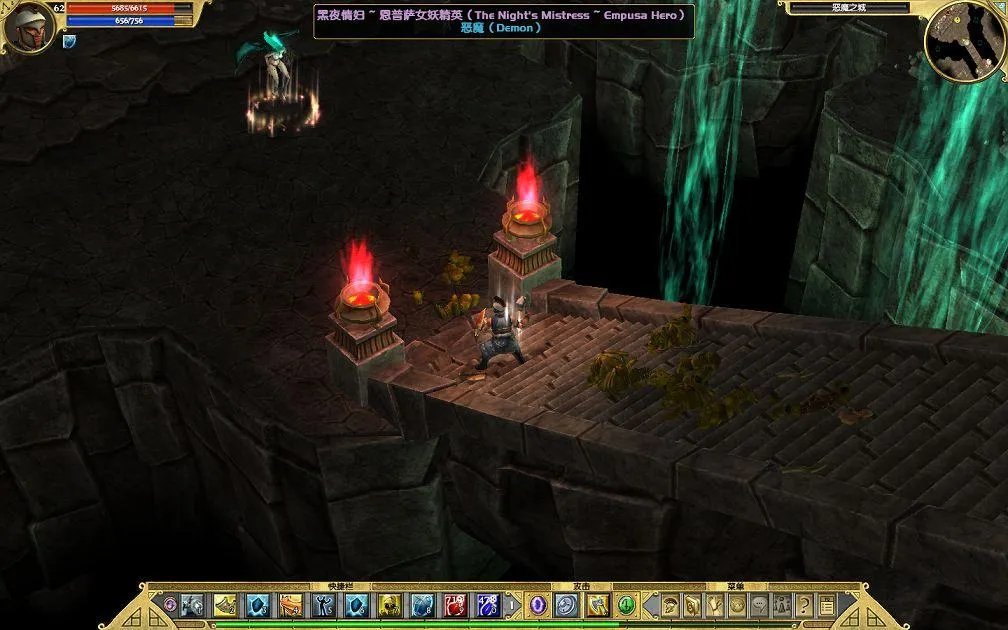Open the skills window hand button

pyautogui.click(x=714, y=604)
